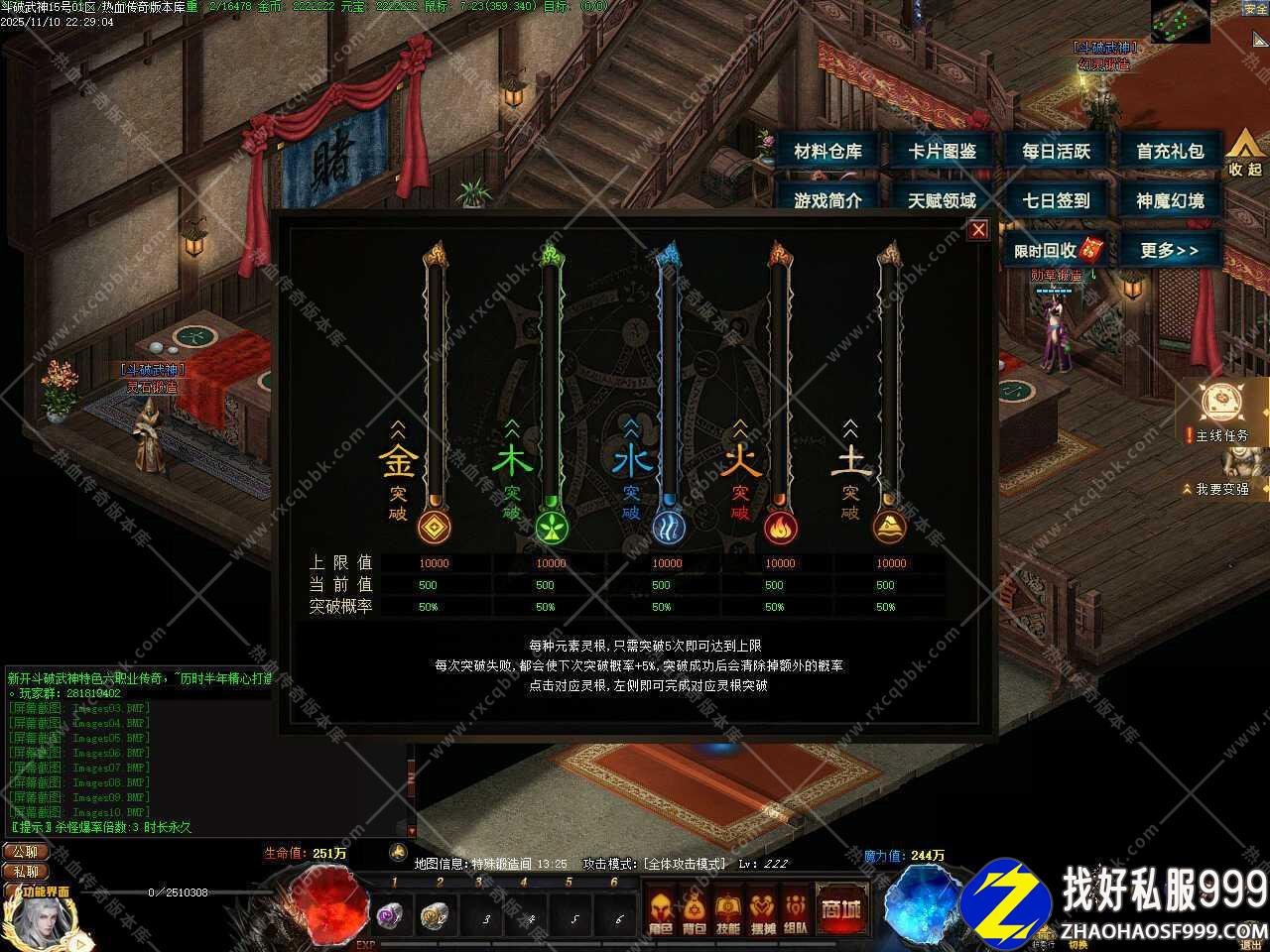Switch to 私聊 private chat
This screenshot has height=952, width=1270.
click(26, 872)
